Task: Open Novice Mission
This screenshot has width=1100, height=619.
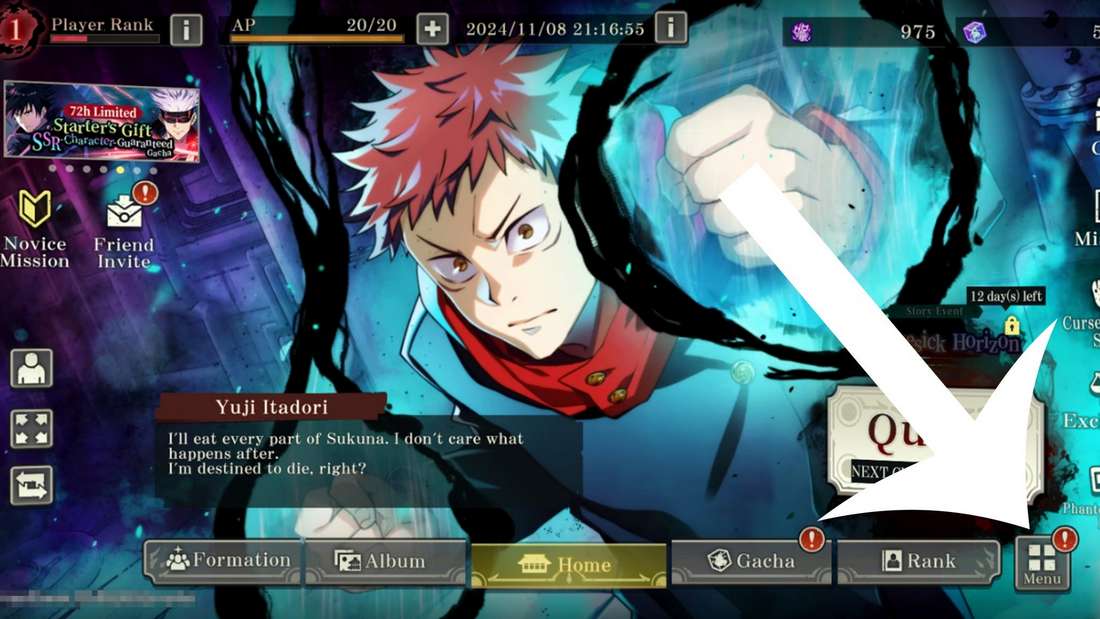Action: [35, 230]
